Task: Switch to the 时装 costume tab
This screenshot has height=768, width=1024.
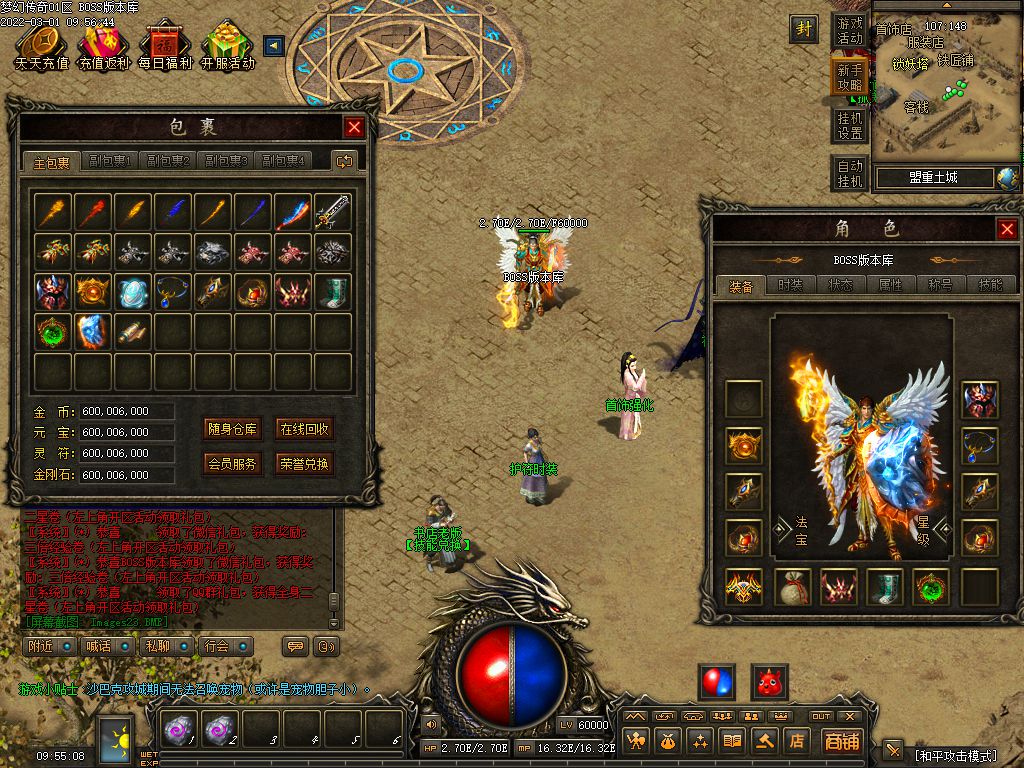Action: tap(790, 285)
